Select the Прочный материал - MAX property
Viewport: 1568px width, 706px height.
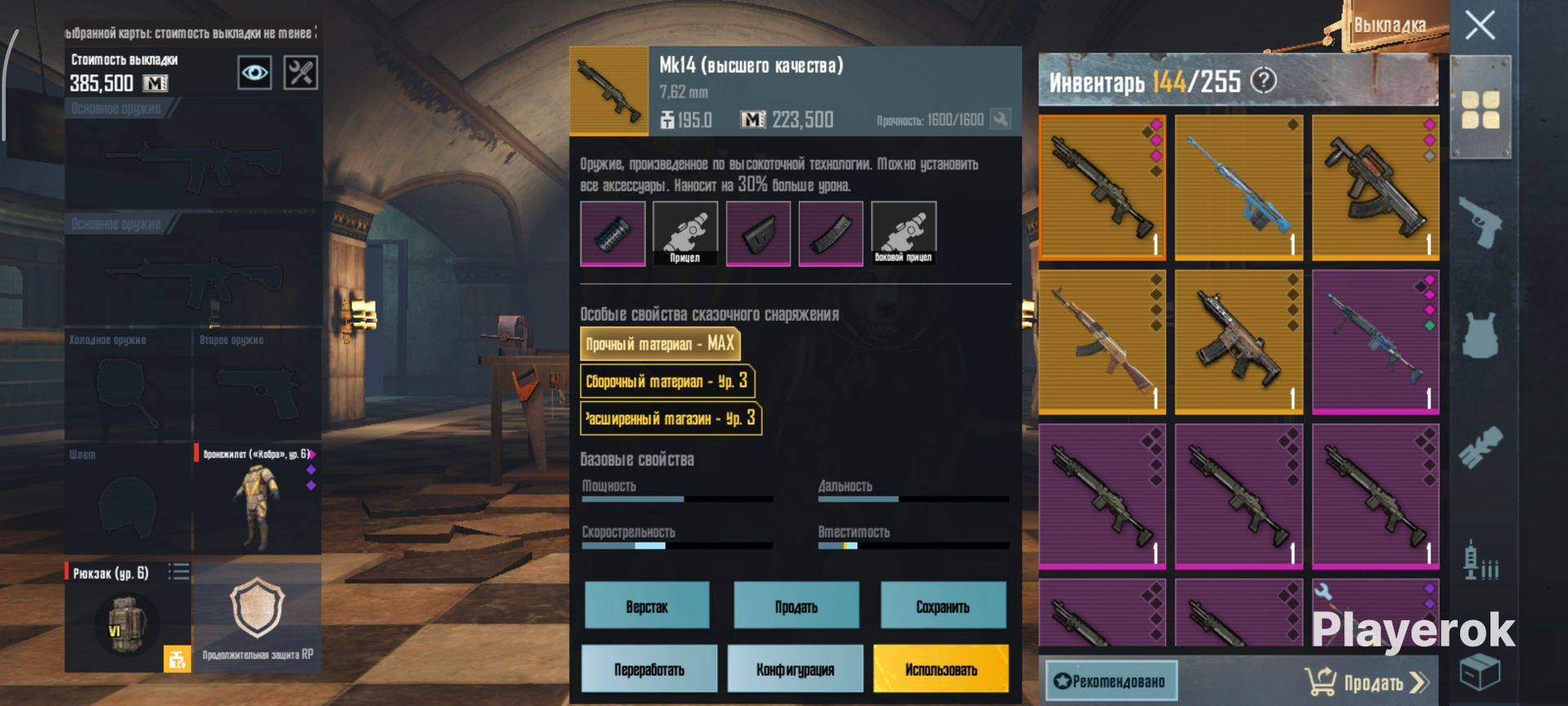(660, 344)
